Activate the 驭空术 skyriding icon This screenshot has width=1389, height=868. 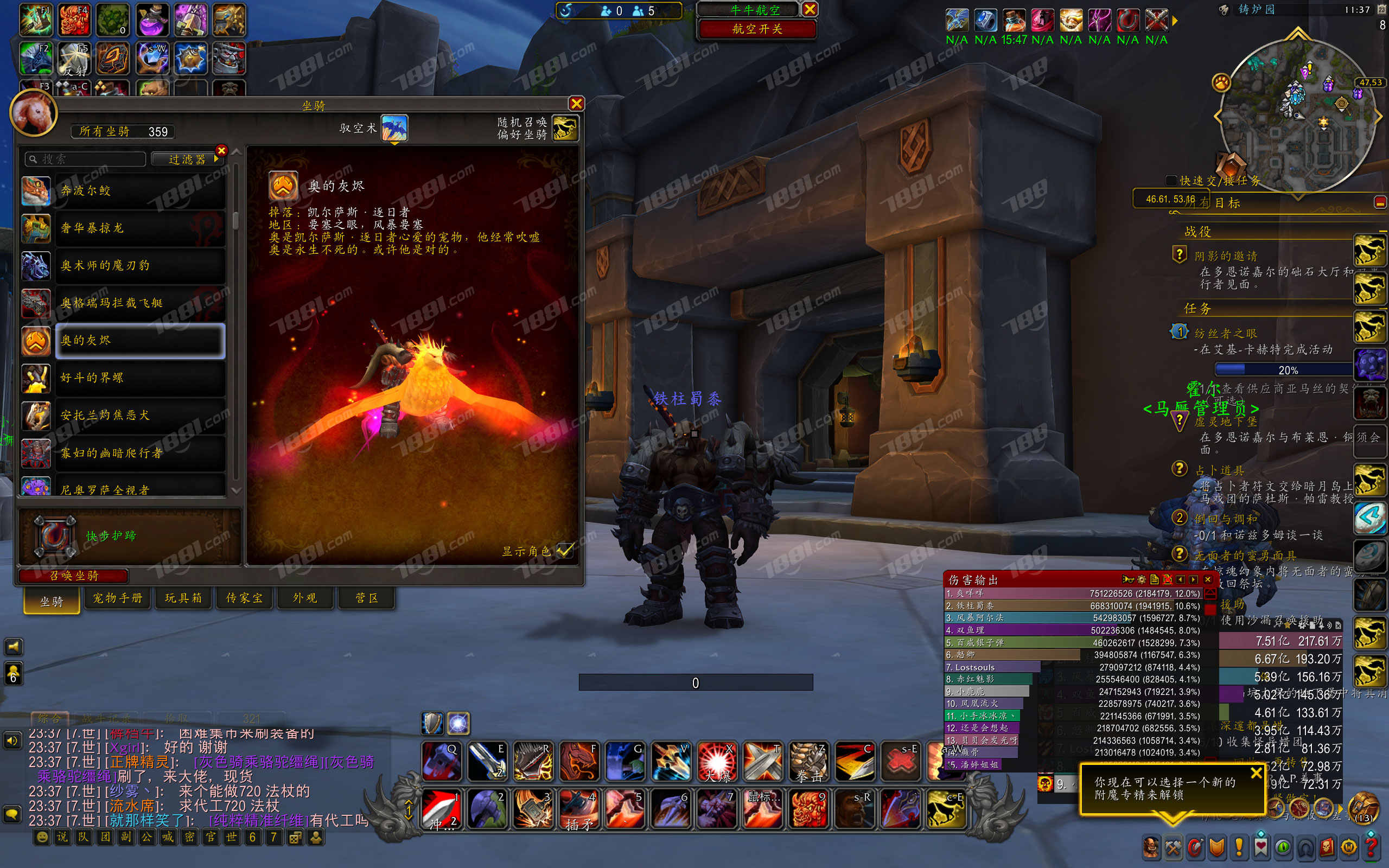click(394, 127)
